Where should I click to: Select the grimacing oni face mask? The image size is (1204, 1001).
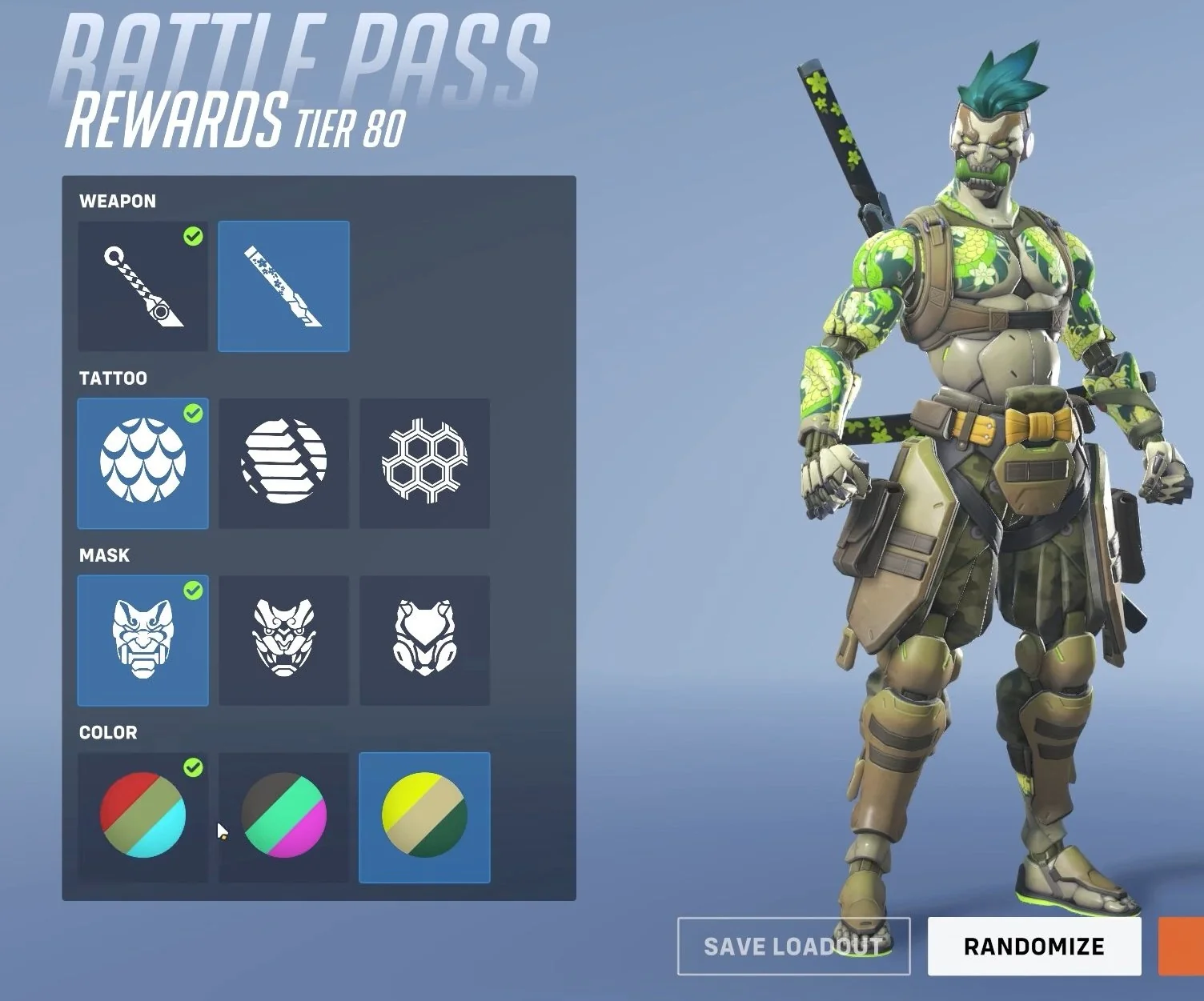pyautogui.click(x=142, y=640)
